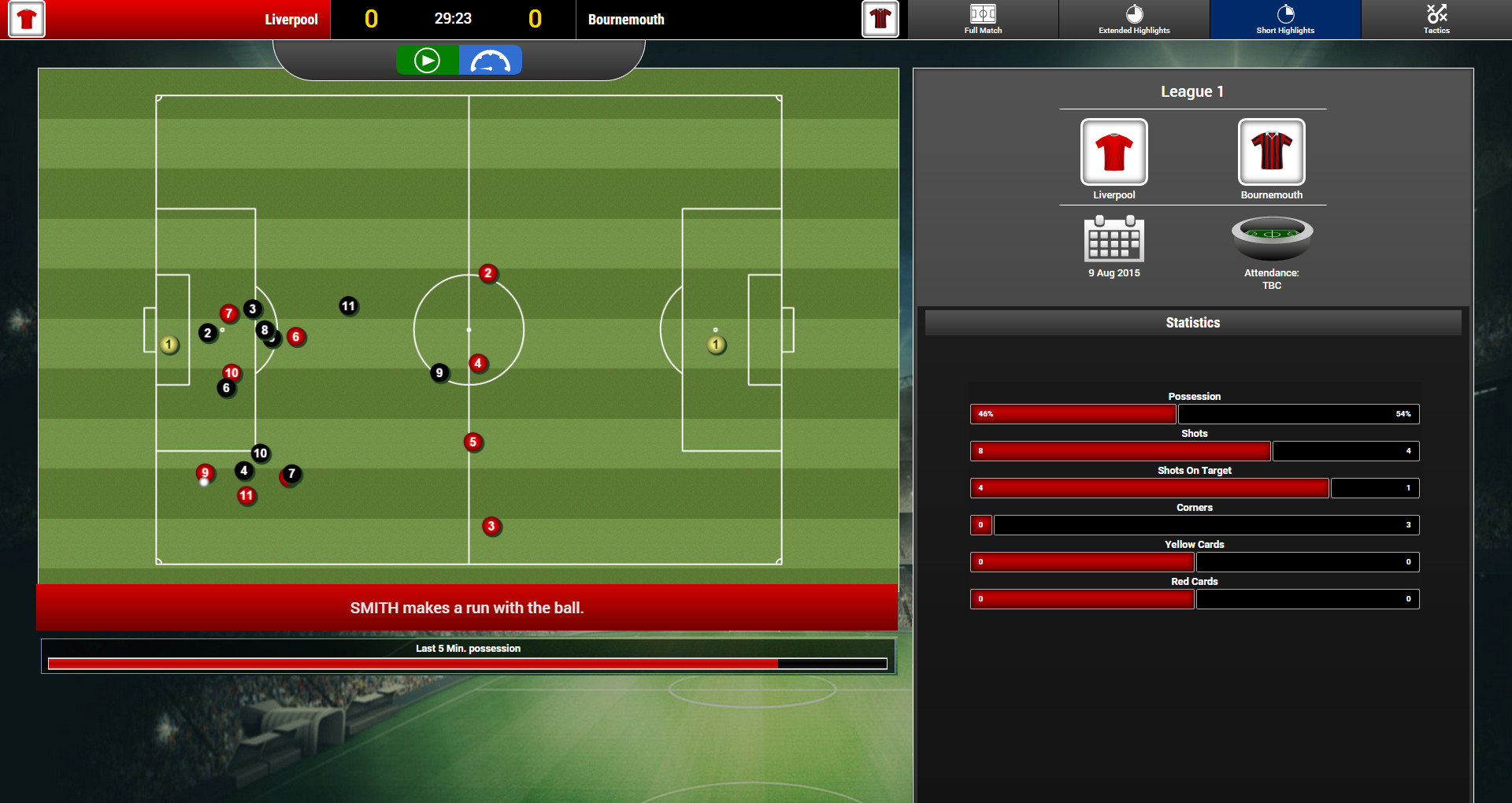The height and width of the screenshot is (803, 1512).
Task: Click the SMITH makes a run commentary banner
Action: 468,608
